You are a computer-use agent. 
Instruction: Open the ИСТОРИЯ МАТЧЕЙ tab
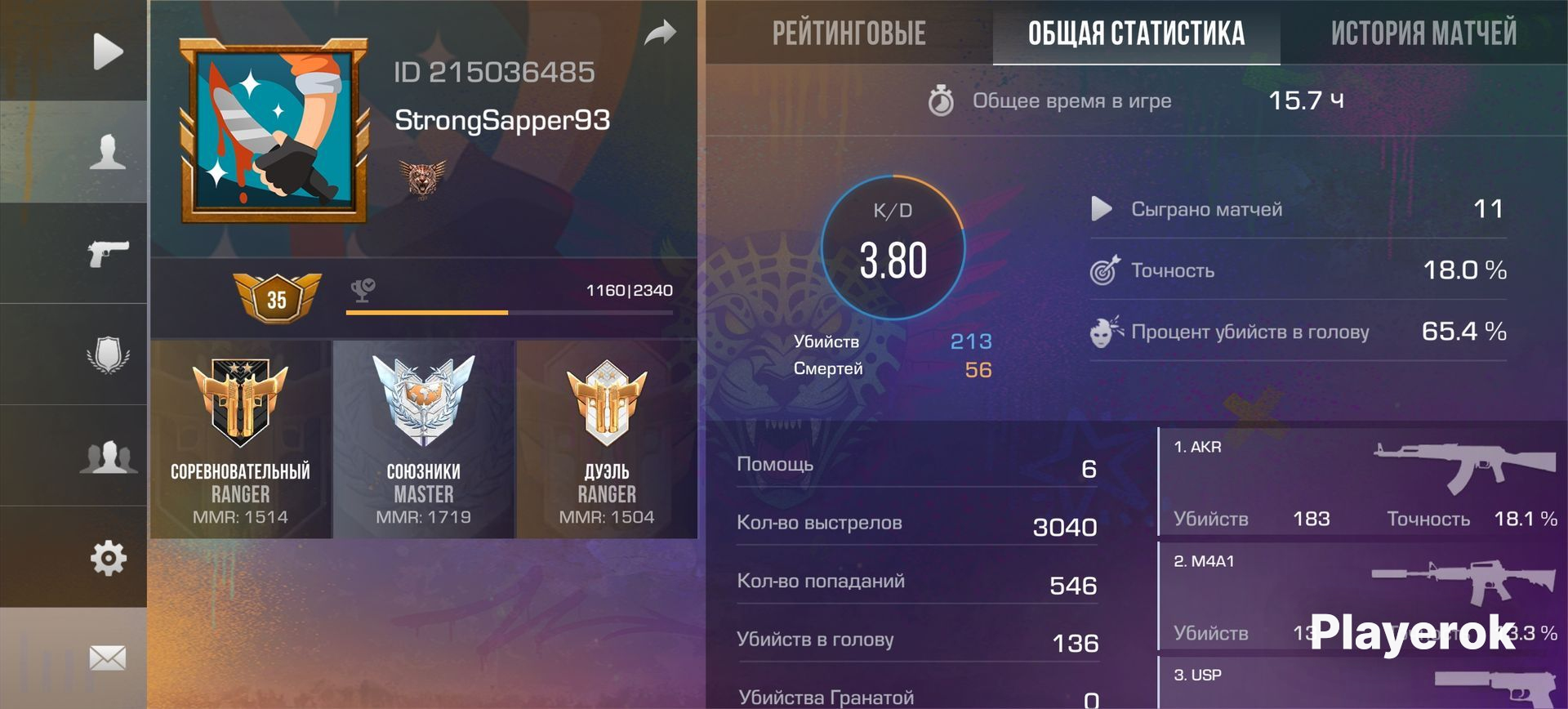(x=1424, y=34)
